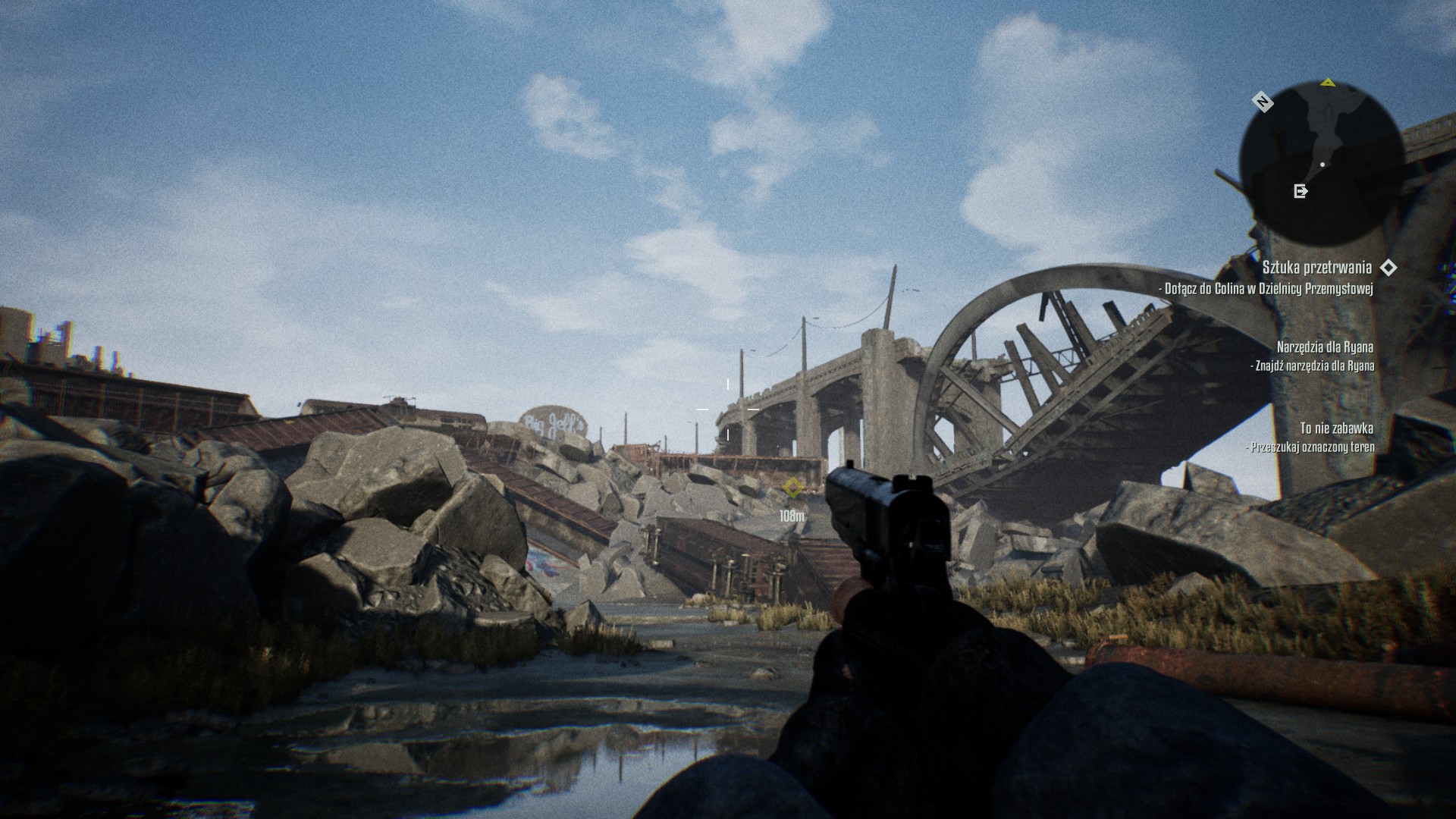Image resolution: width=1456 pixels, height=819 pixels.
Task: Open the Sztuka przetrwania quest tracker
Action: point(1316,268)
